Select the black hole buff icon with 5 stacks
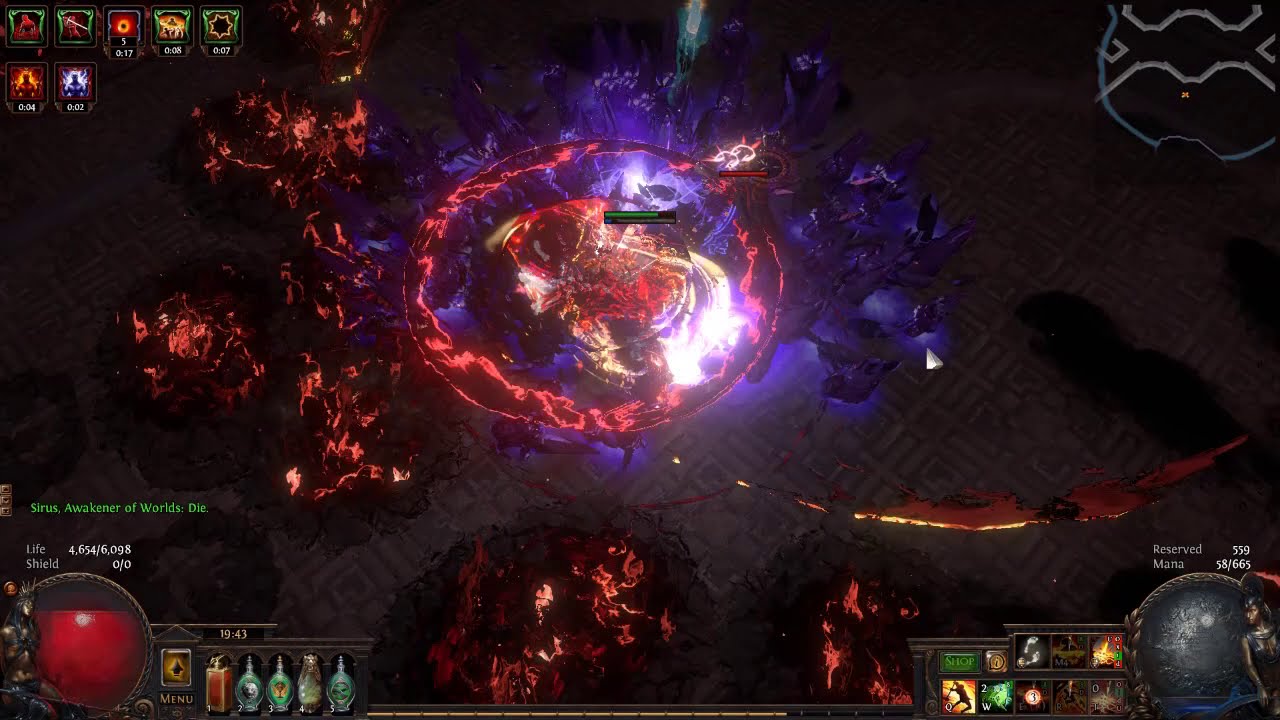This screenshot has width=1280, height=720. (x=124, y=26)
